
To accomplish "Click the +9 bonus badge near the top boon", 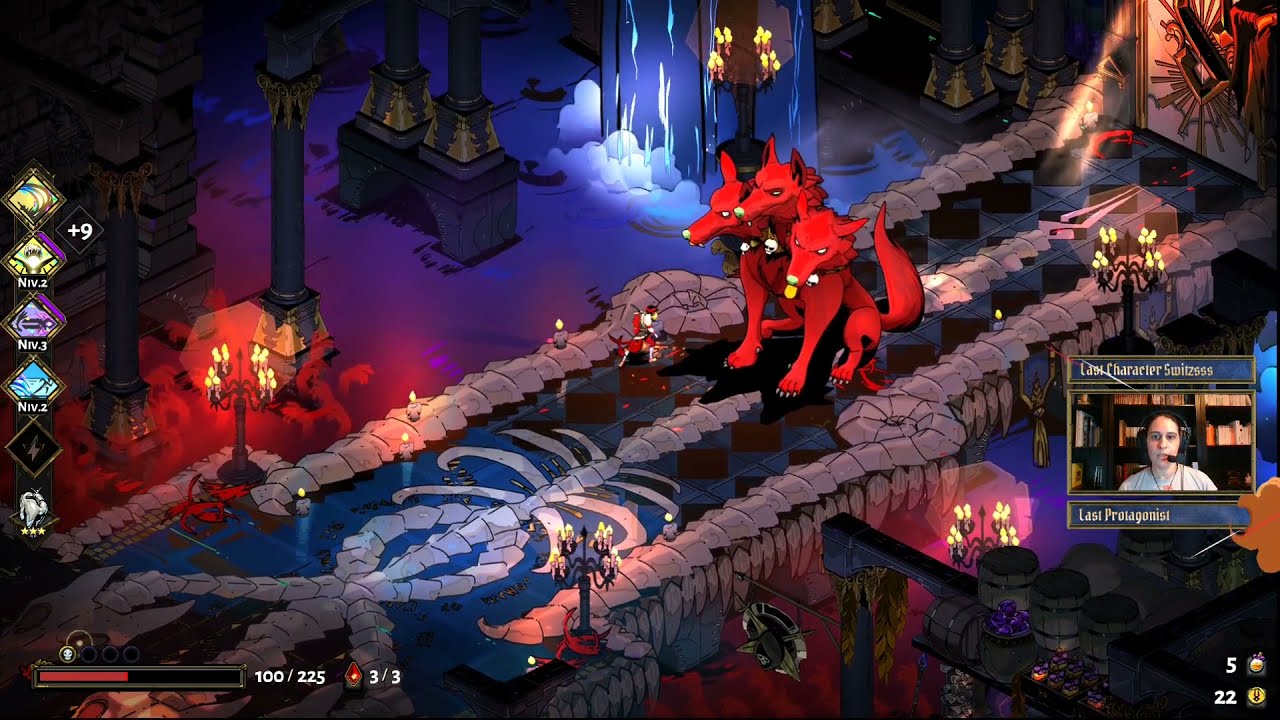I will click(x=77, y=227).
